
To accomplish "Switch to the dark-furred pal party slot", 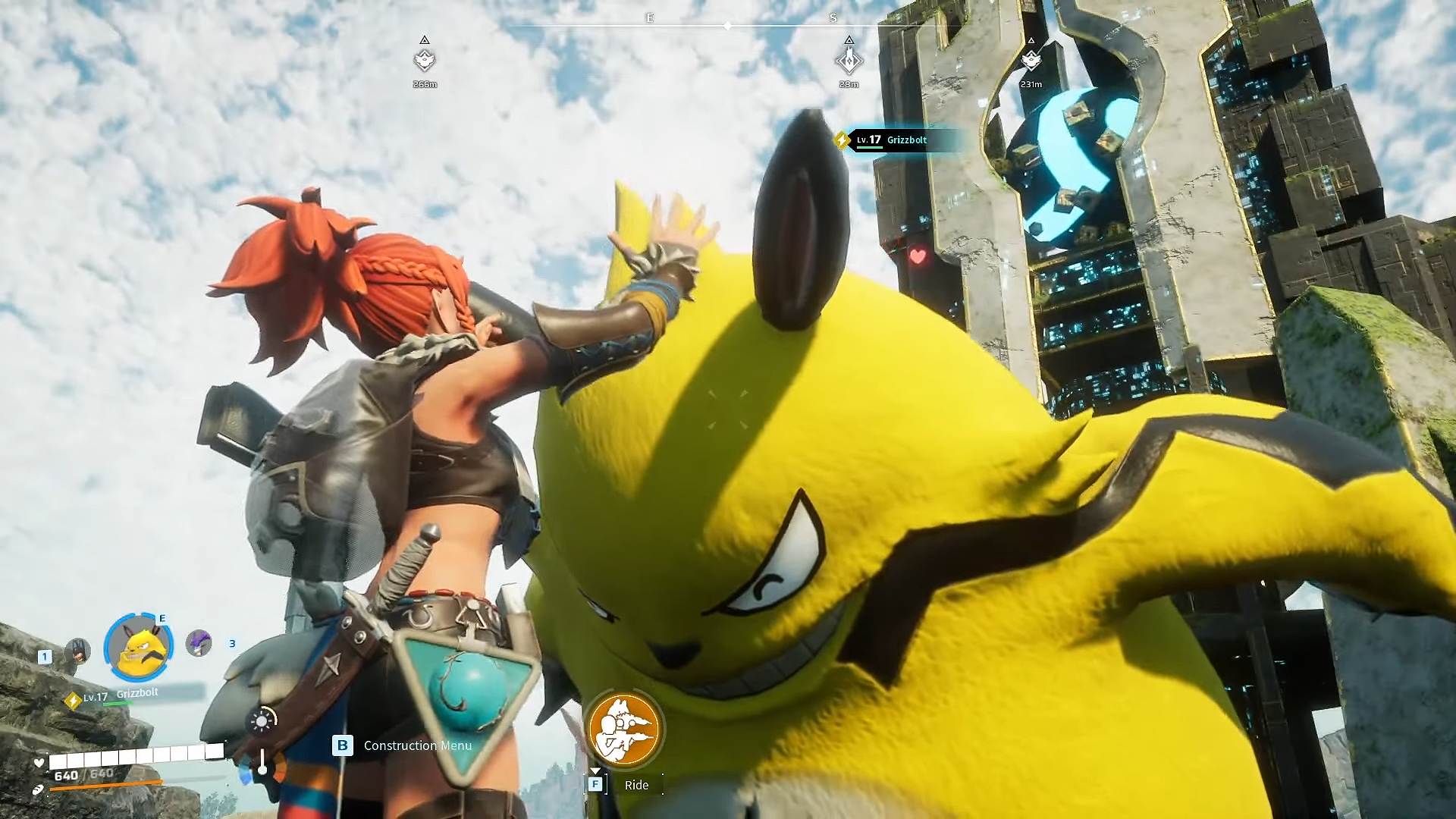I will tap(77, 651).
